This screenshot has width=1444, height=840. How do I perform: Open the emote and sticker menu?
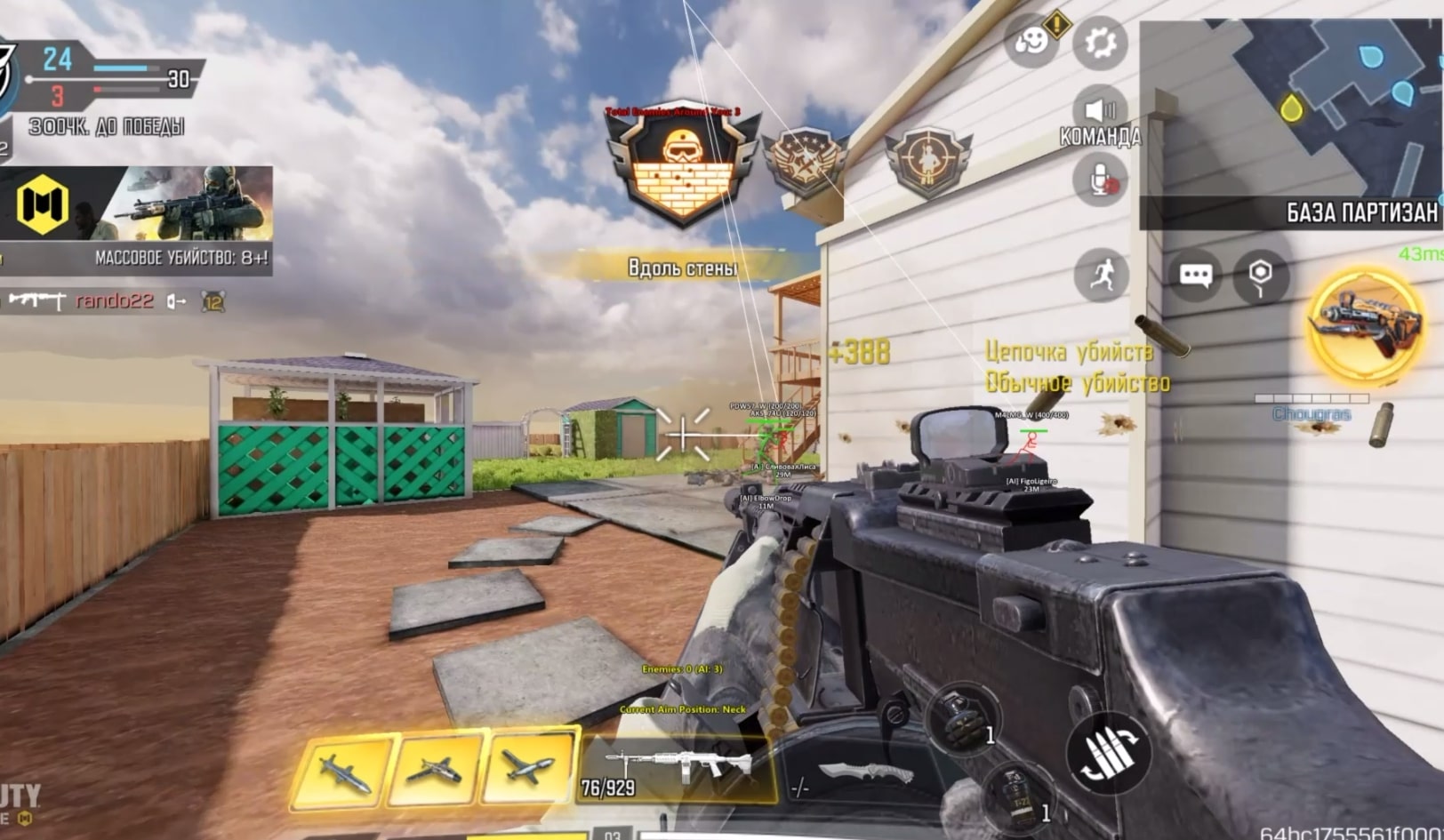coord(1031,42)
